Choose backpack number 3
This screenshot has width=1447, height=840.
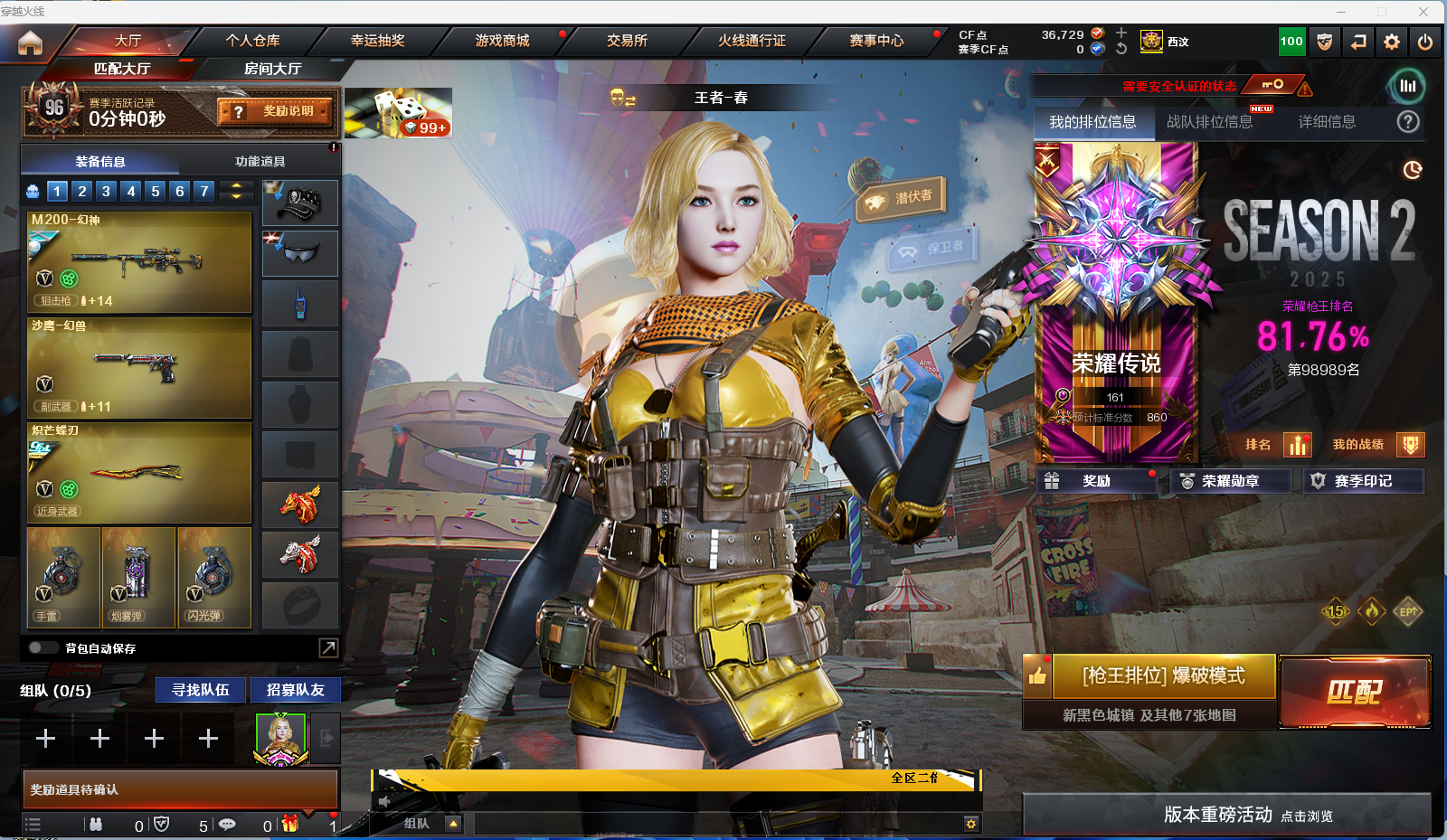(107, 191)
